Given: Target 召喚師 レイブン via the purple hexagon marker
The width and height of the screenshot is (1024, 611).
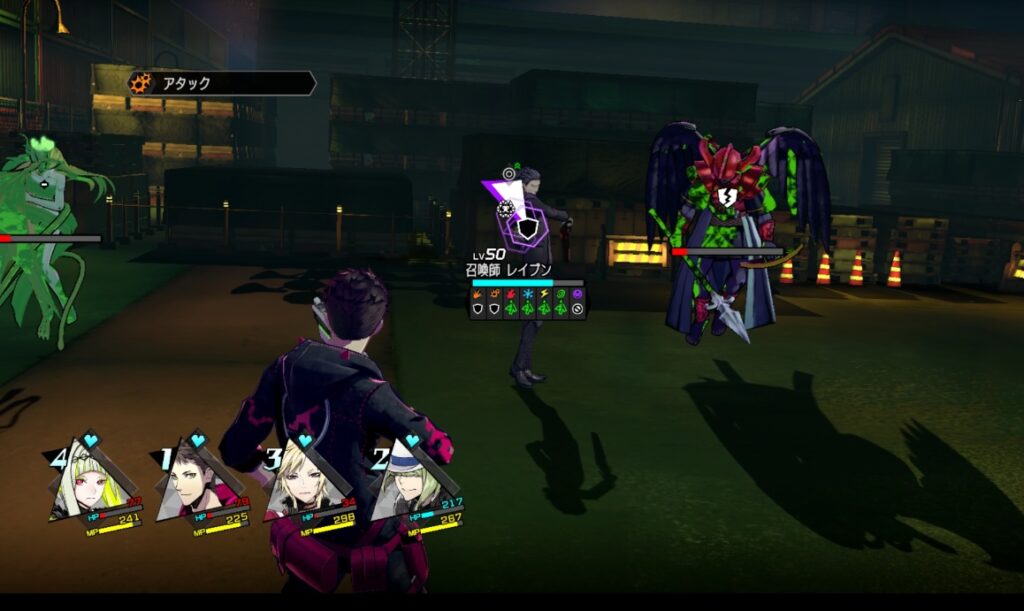Looking at the screenshot, I should [x=527, y=228].
